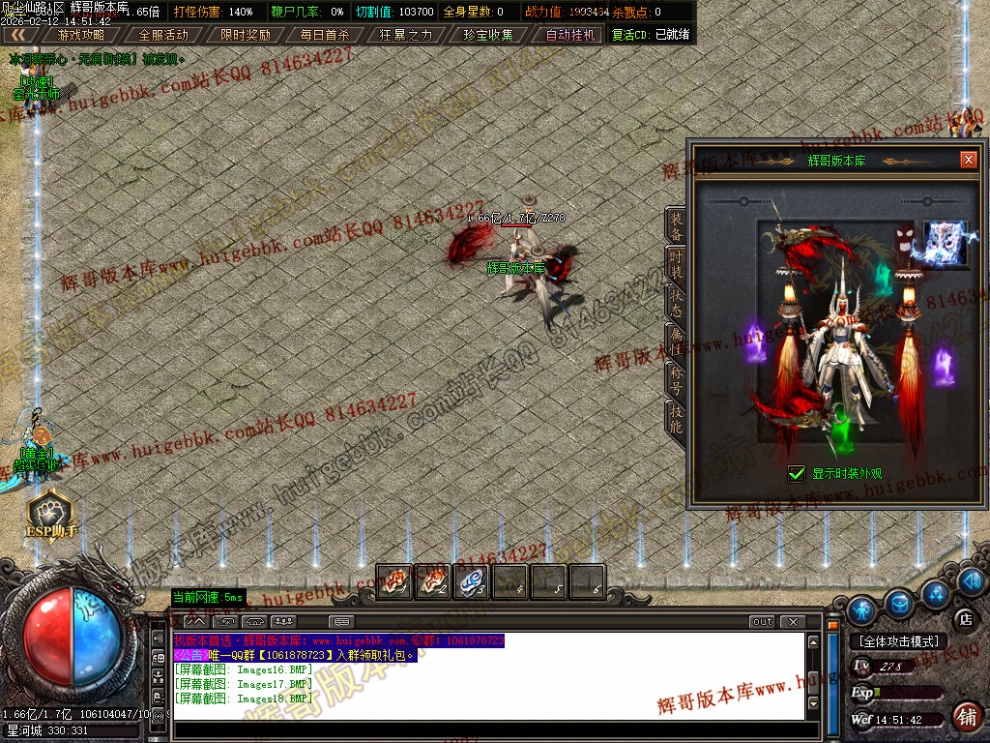This screenshot has width=990, height=743.
Task: Open the ESP助手 helper icon
Action: (50, 513)
